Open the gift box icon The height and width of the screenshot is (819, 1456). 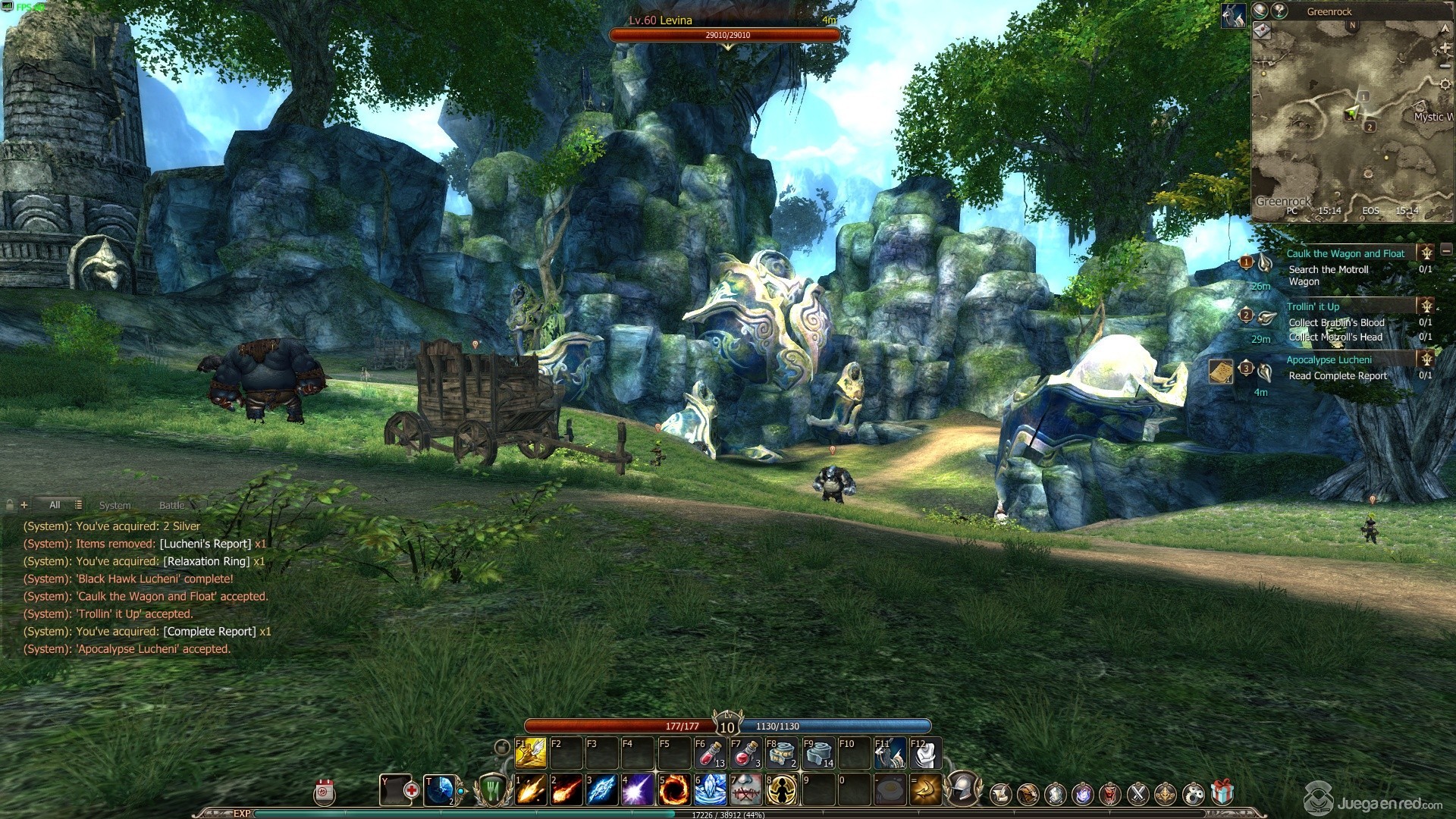click(1222, 794)
